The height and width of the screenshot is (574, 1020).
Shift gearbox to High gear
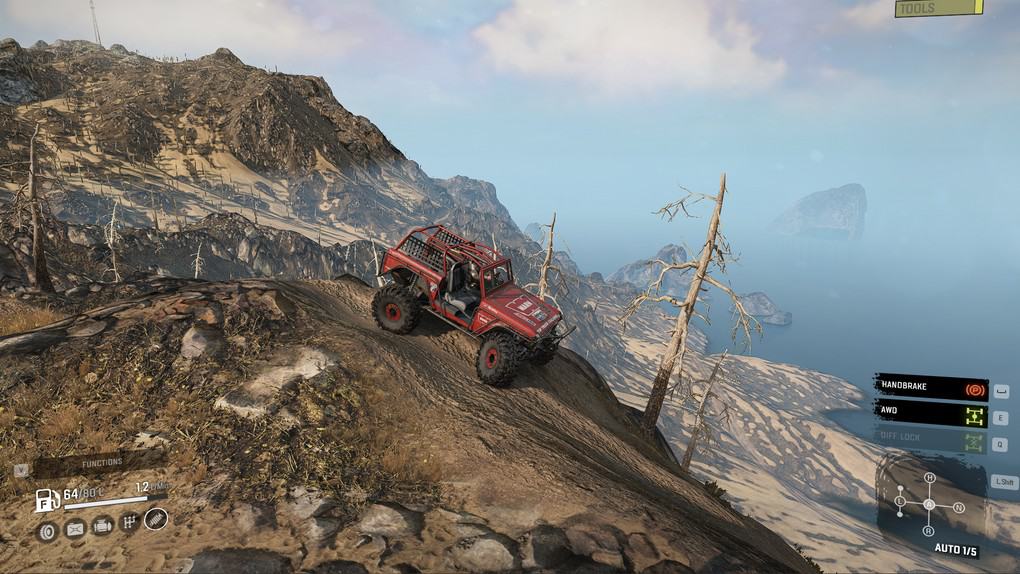tap(929, 478)
